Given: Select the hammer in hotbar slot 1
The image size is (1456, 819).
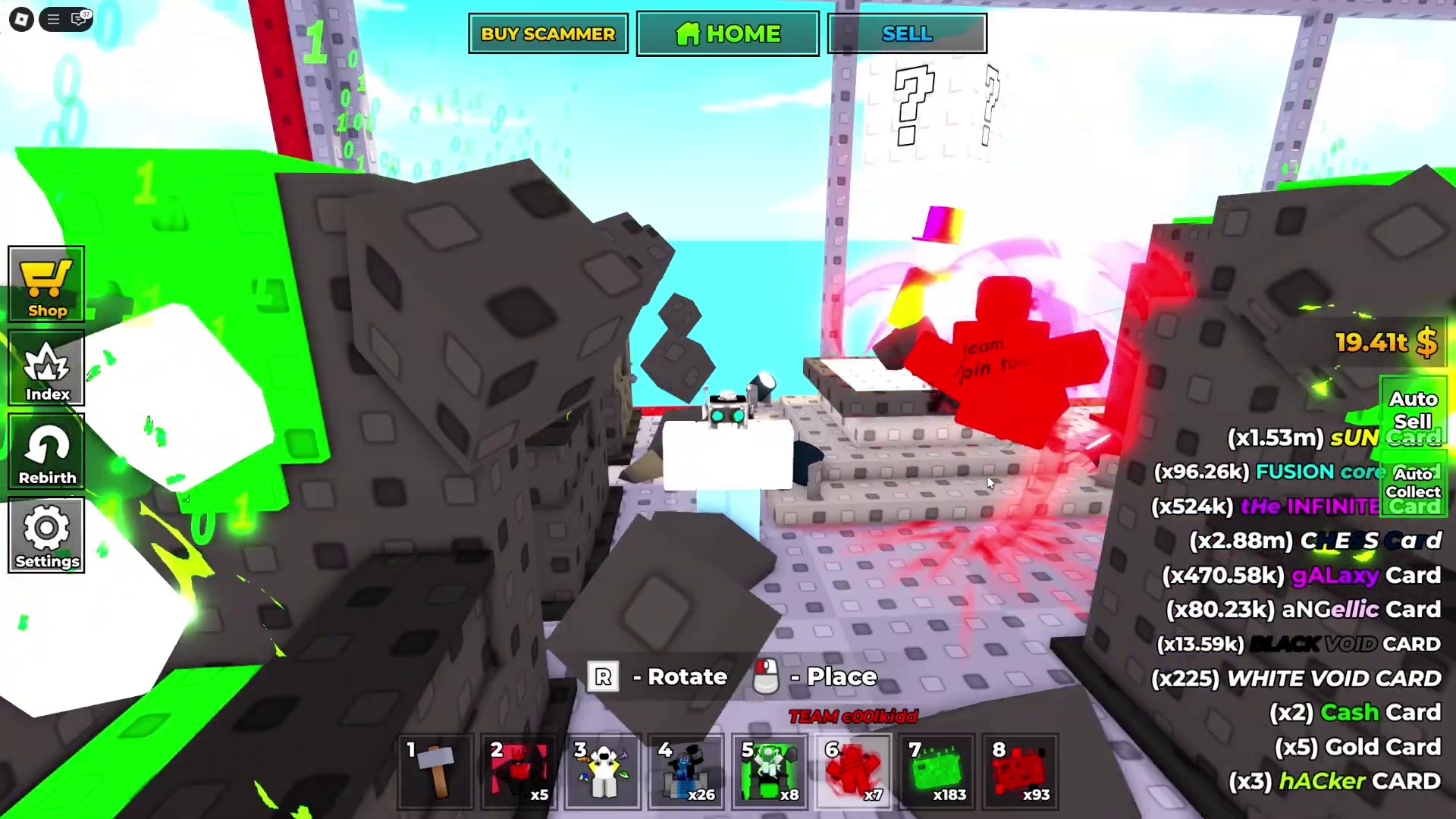Looking at the screenshot, I should click(436, 770).
